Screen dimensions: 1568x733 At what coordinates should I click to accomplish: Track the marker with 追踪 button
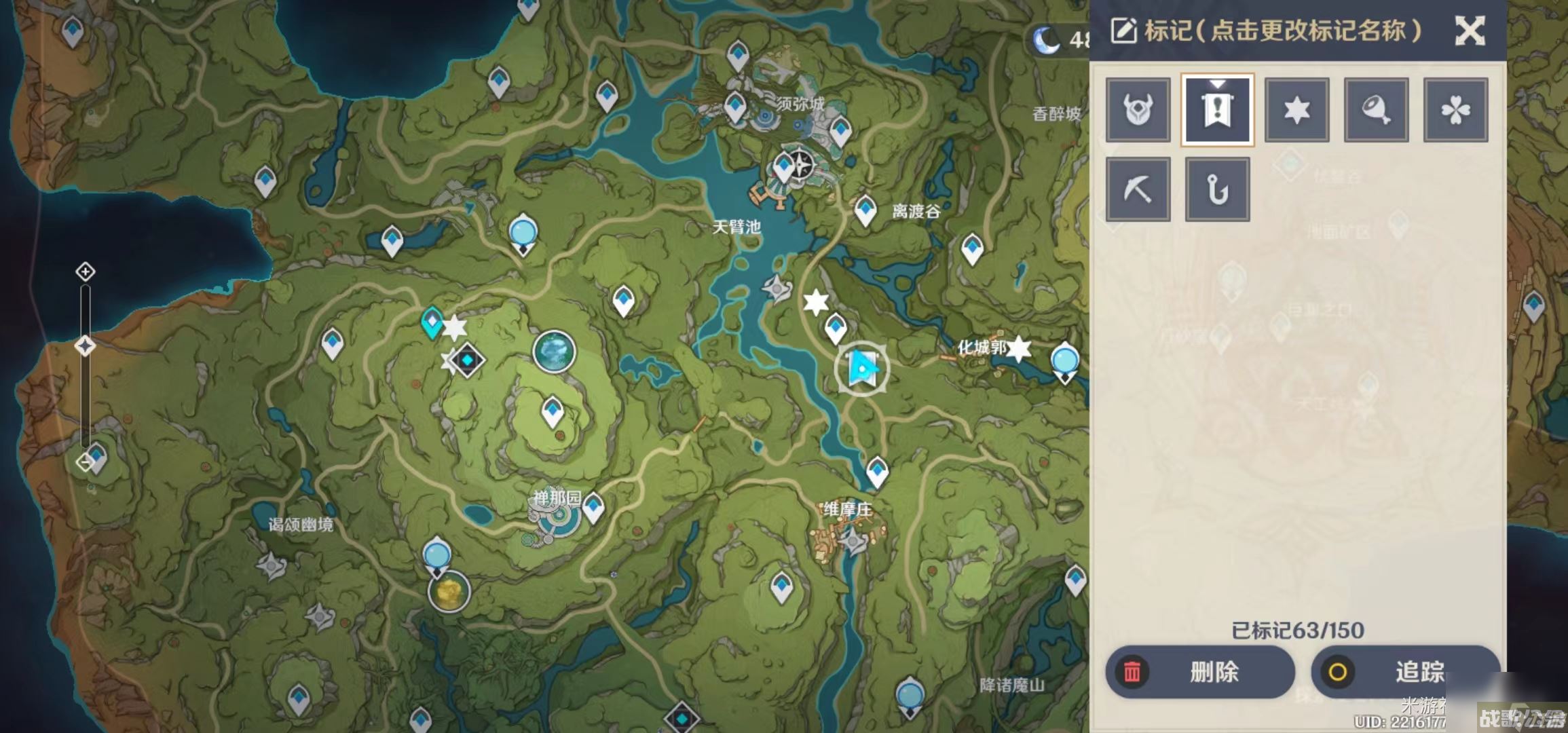pyautogui.click(x=1404, y=672)
